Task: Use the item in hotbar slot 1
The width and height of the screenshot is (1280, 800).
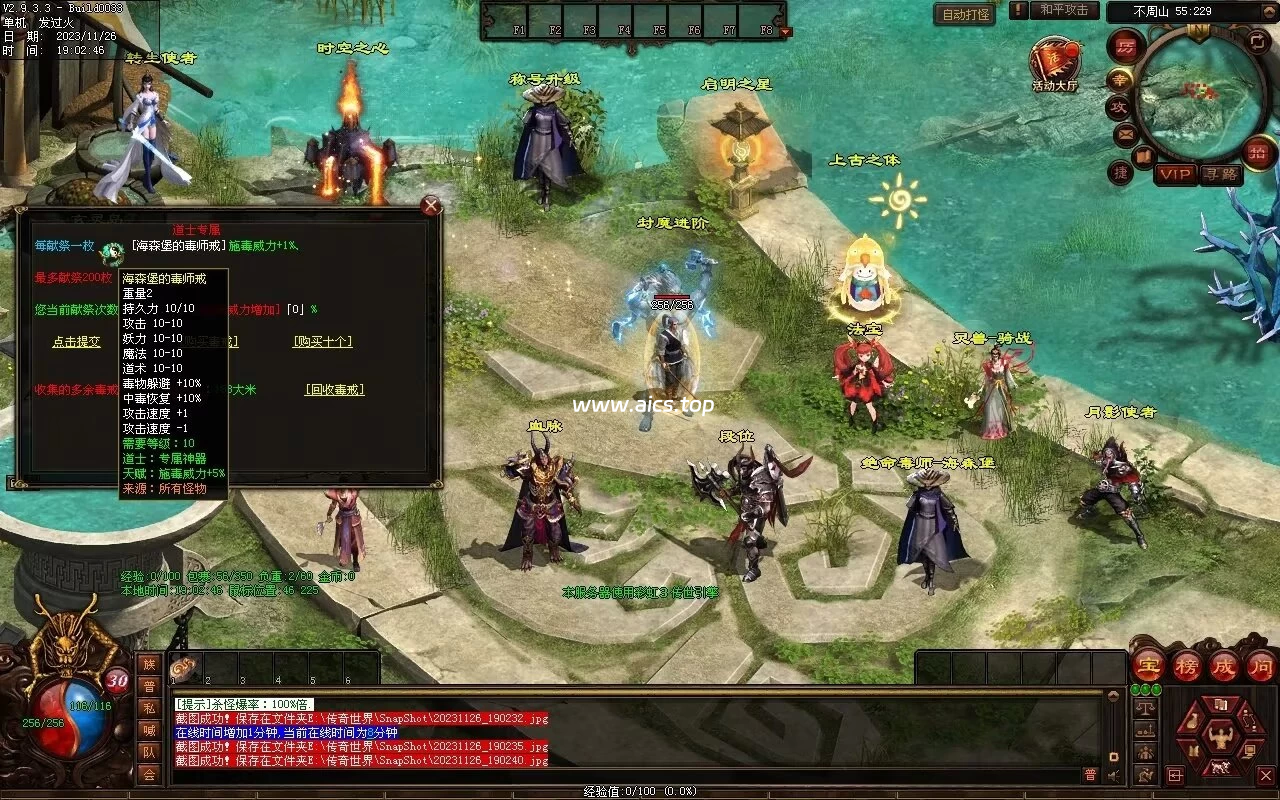Action: coord(187,668)
